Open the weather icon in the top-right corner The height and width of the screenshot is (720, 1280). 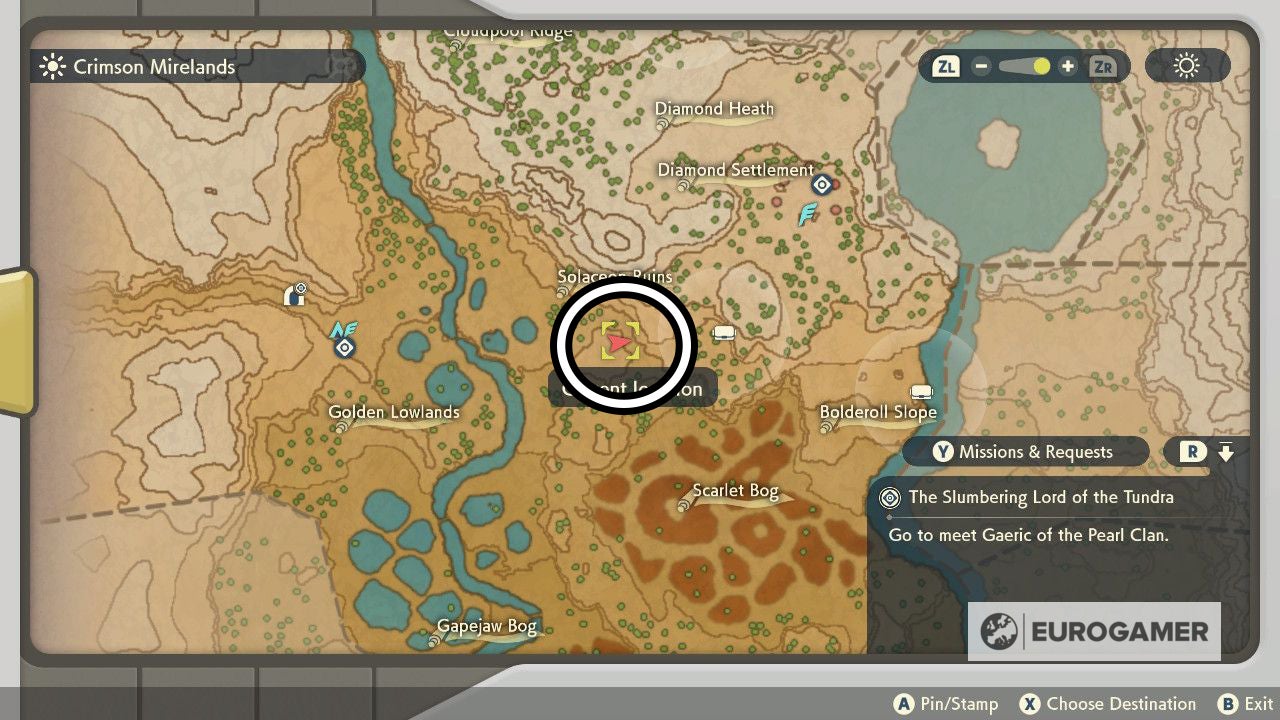point(1186,65)
